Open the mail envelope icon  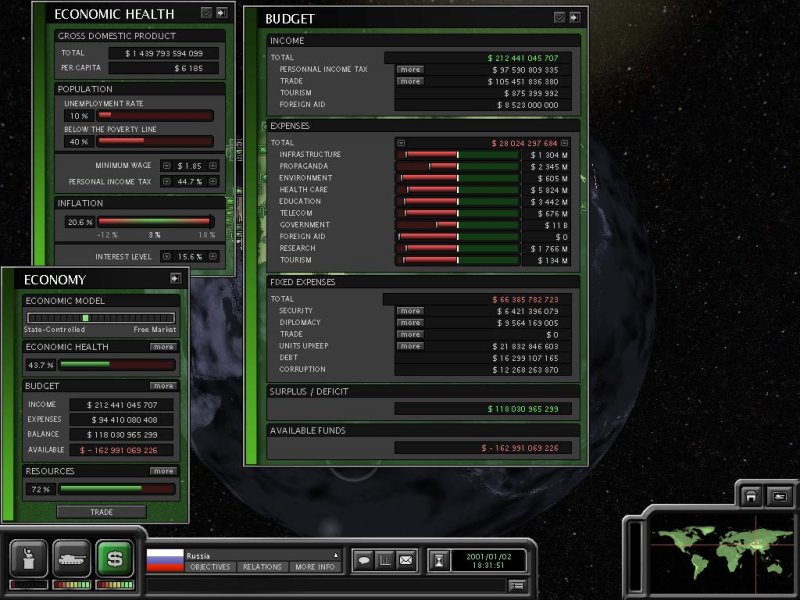[x=406, y=560]
